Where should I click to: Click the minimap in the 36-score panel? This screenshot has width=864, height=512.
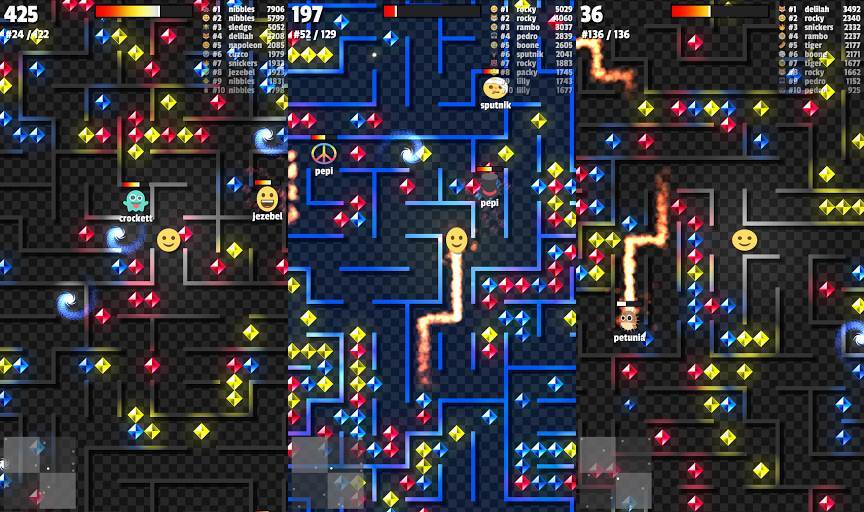(x=616, y=473)
